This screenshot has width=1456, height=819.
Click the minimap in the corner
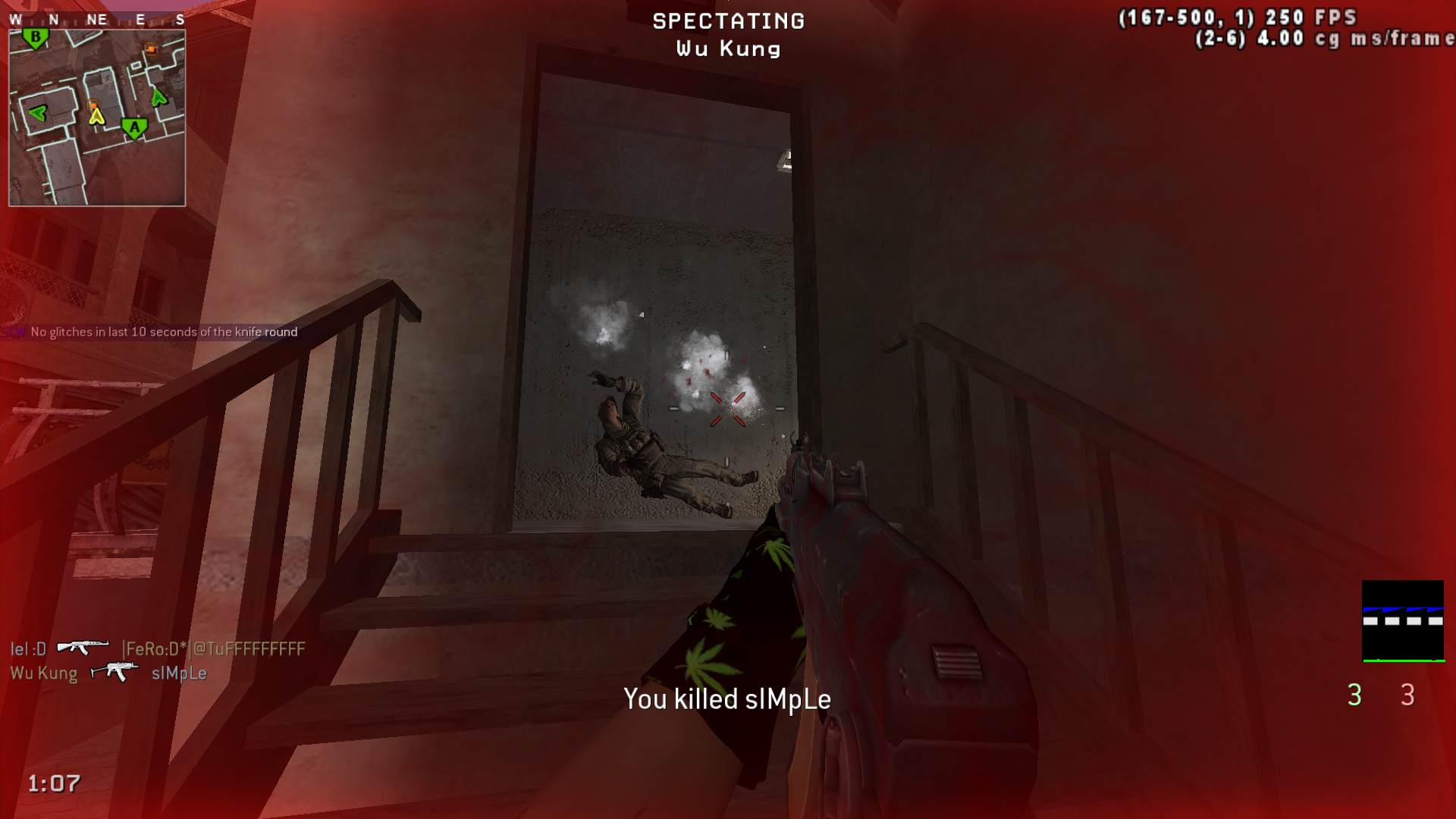pyautogui.click(x=97, y=118)
